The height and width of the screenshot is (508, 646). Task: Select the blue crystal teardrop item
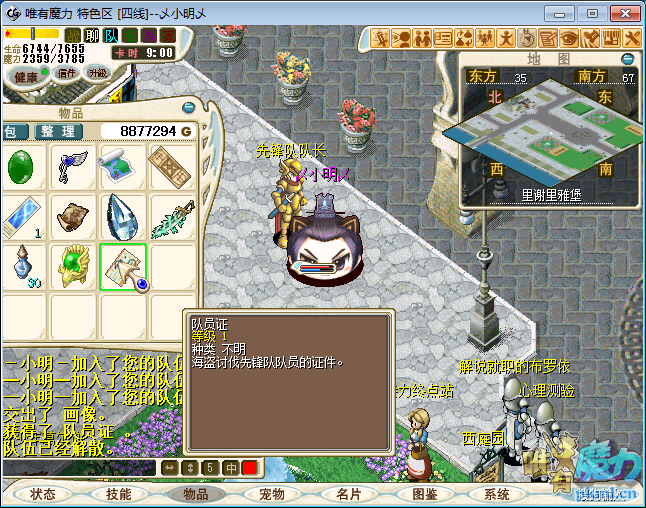click(122, 216)
